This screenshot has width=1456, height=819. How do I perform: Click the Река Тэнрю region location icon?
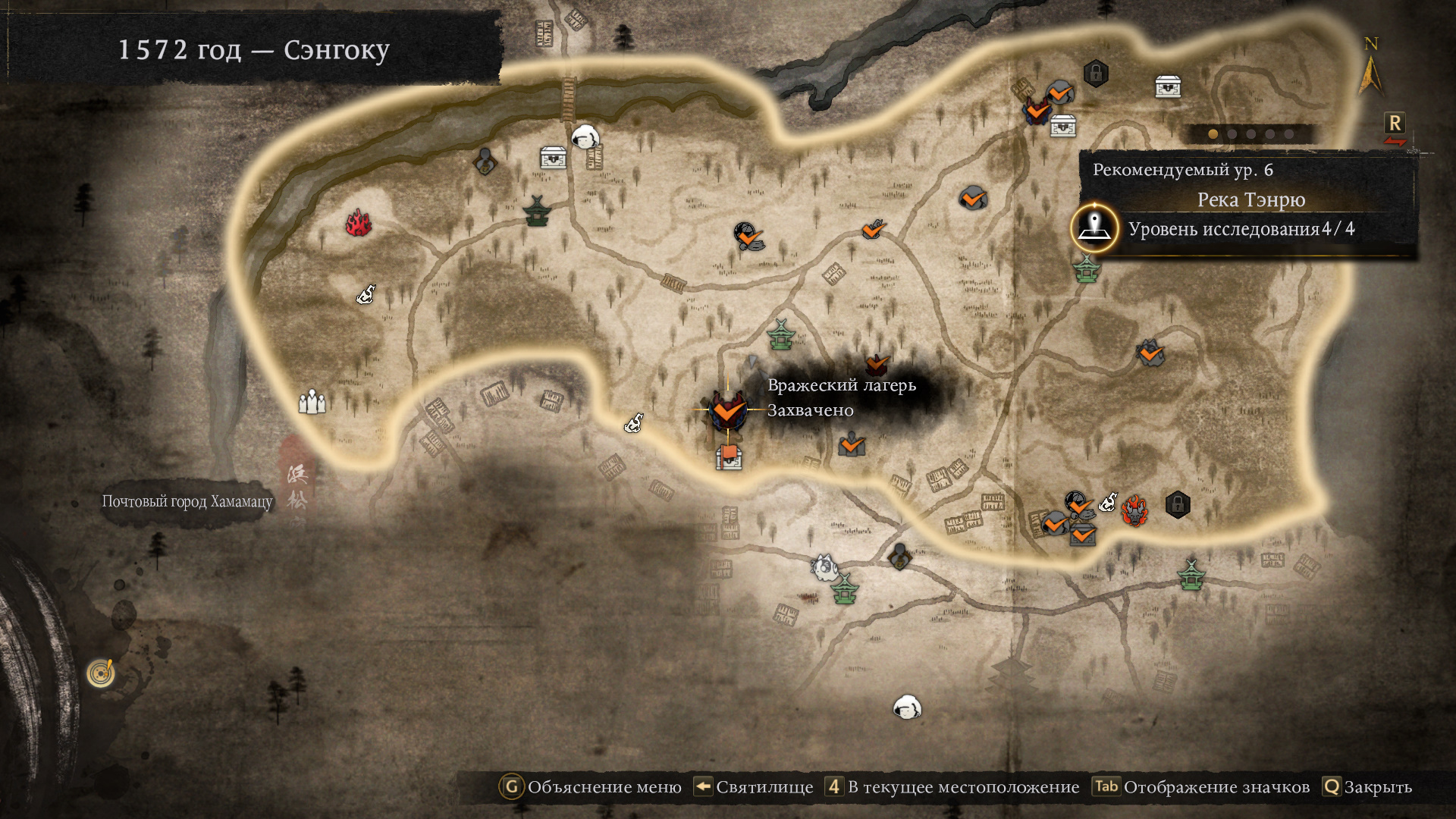click(x=1094, y=227)
